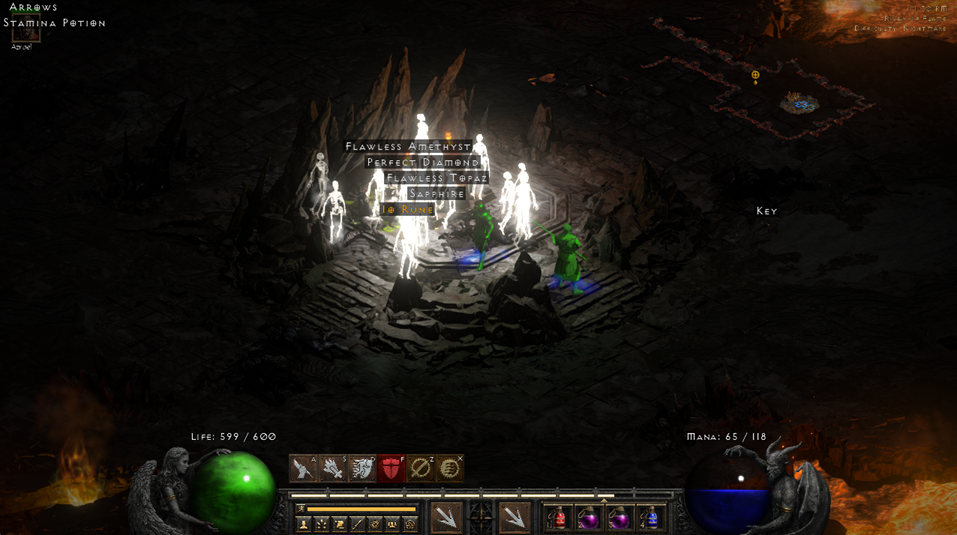This screenshot has width=957, height=535.
Task: Click the Key item label
Action: [x=767, y=211]
